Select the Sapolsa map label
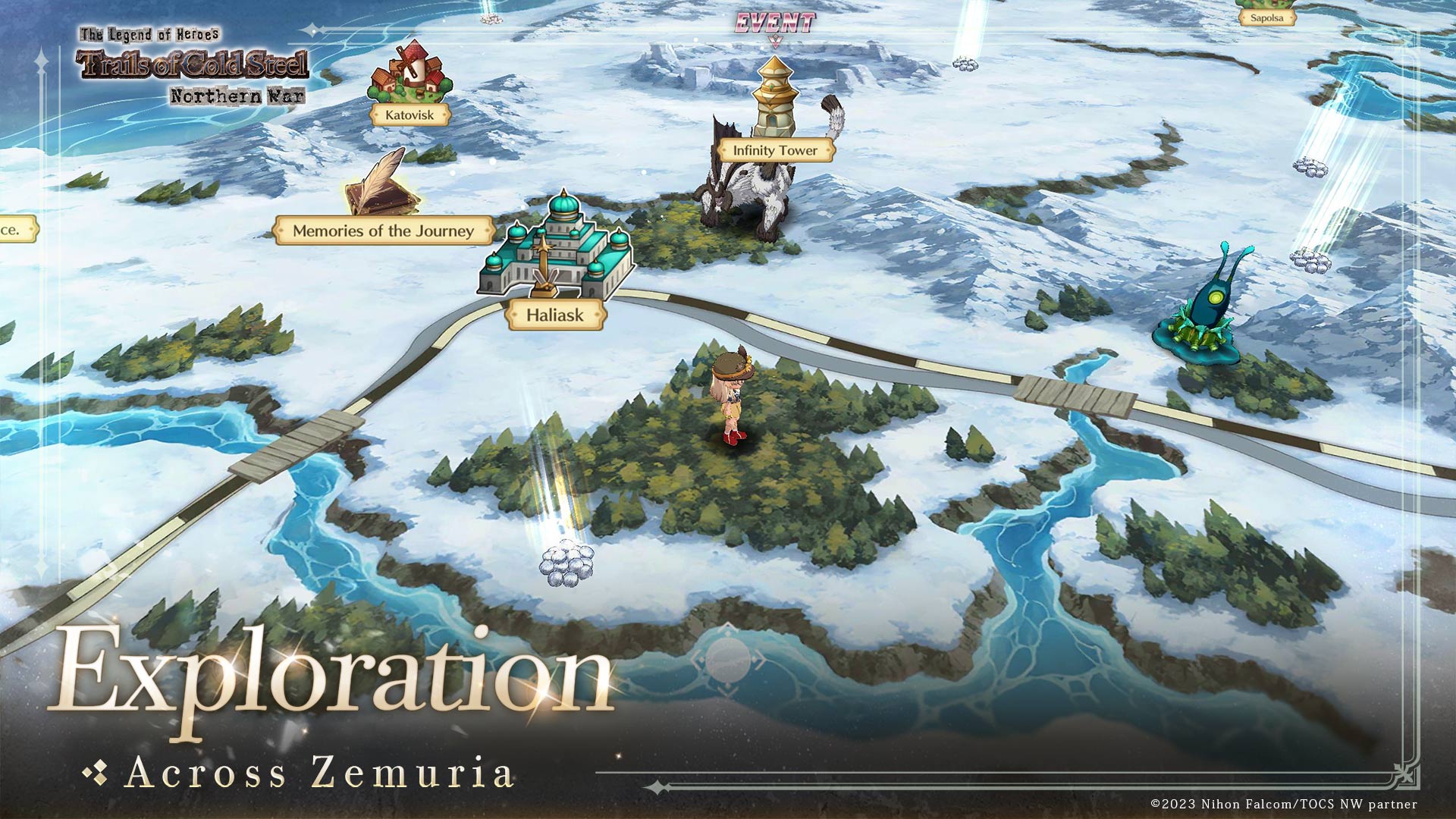Image resolution: width=1456 pixels, height=819 pixels. [1266, 17]
